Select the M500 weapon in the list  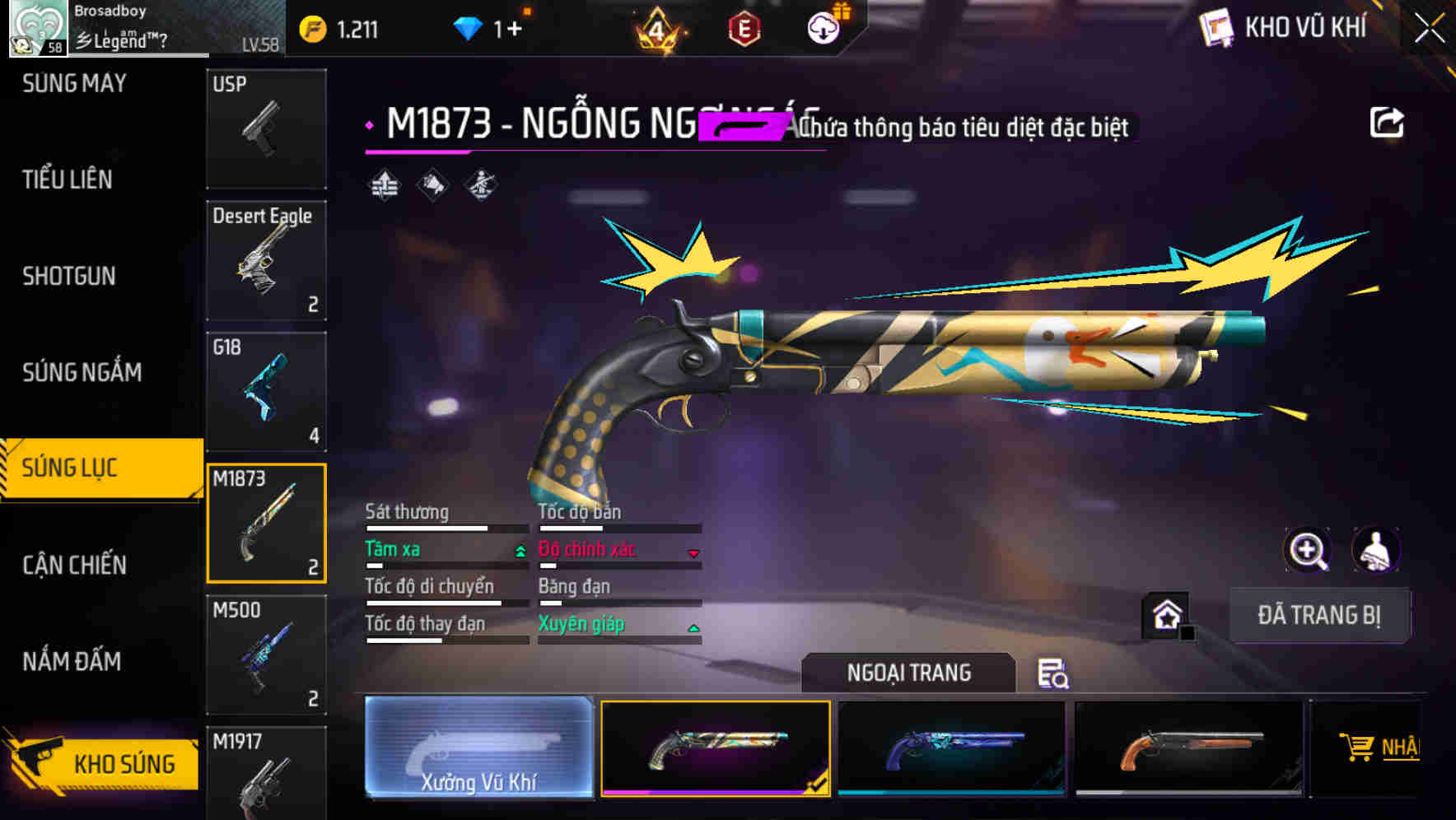pyautogui.click(x=266, y=655)
